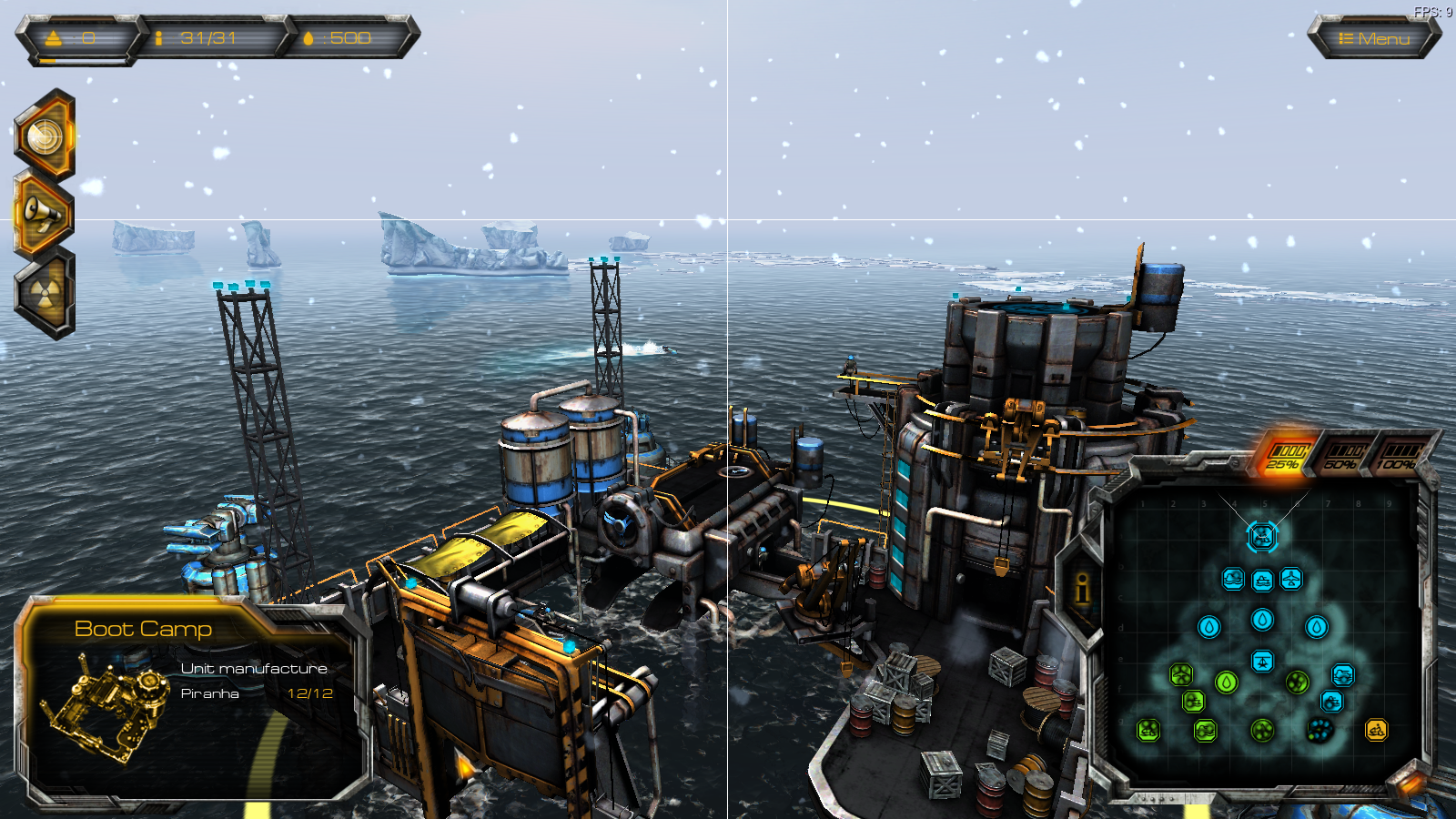Select the blue airplane icon on the minimap
Image resolution: width=1456 pixels, height=819 pixels.
click(1291, 579)
